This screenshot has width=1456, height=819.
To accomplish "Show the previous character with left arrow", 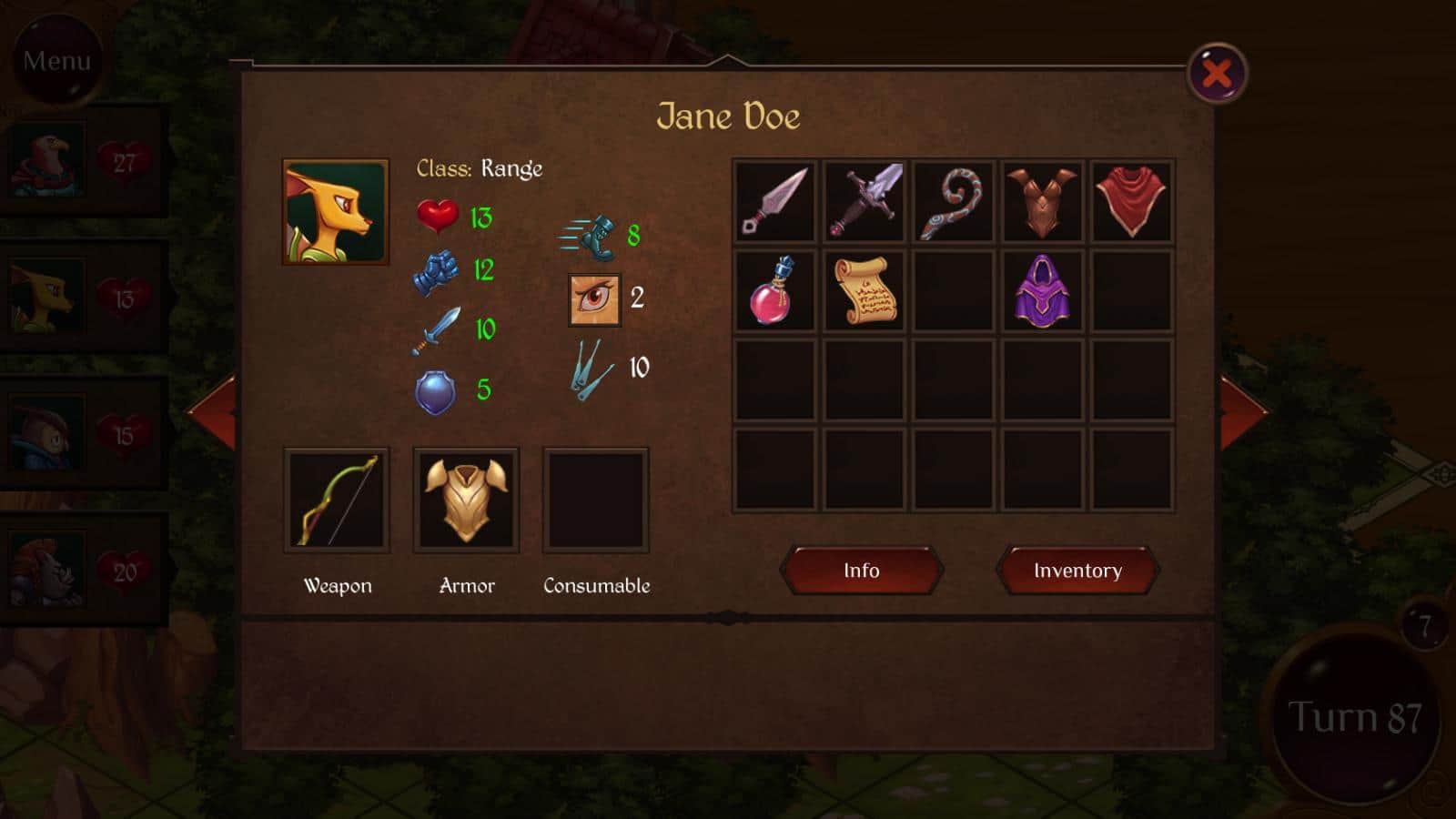I will coord(214,412).
